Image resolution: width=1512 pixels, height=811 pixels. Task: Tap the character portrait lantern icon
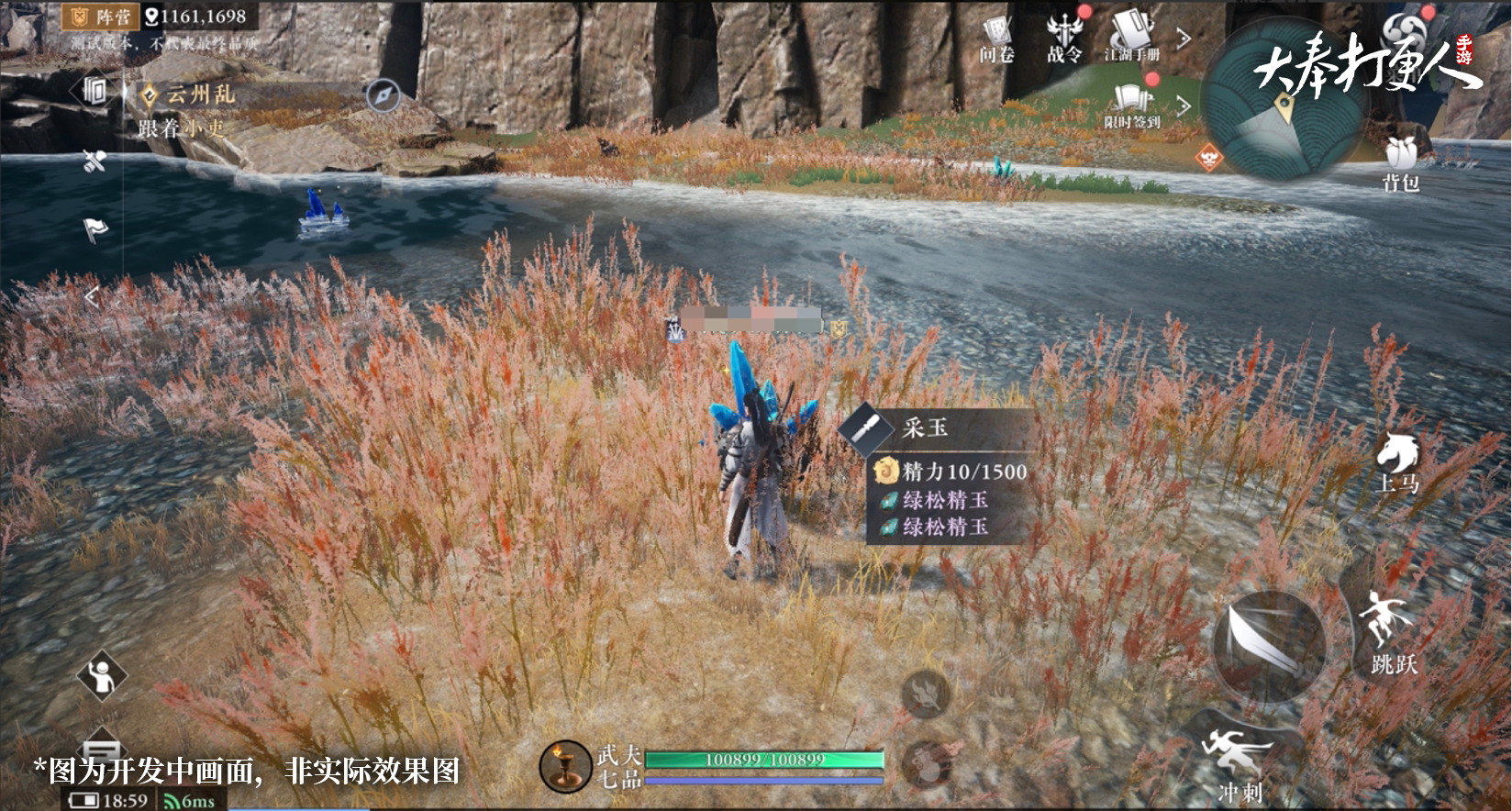tap(565, 766)
